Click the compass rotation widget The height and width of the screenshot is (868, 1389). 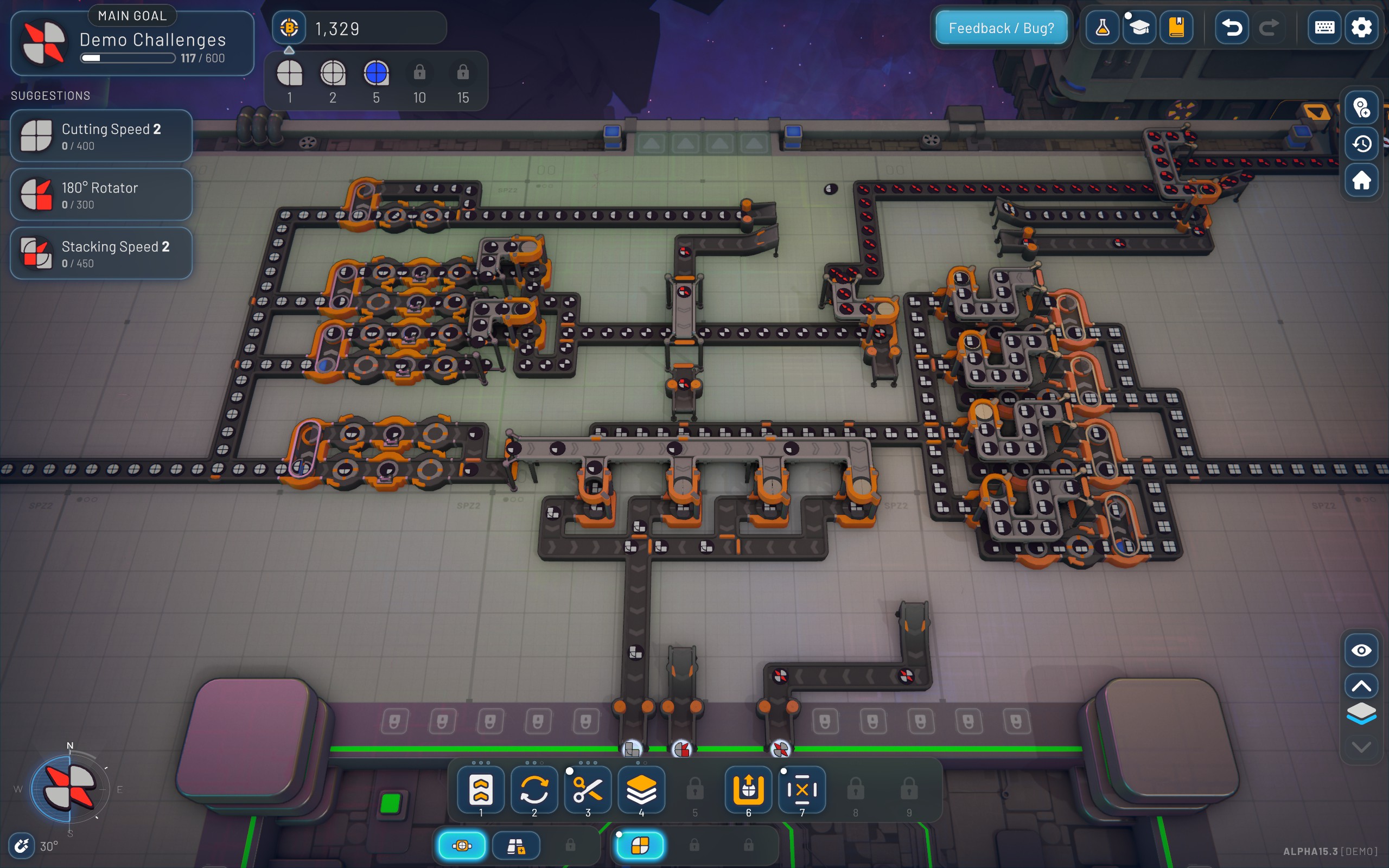click(70, 788)
